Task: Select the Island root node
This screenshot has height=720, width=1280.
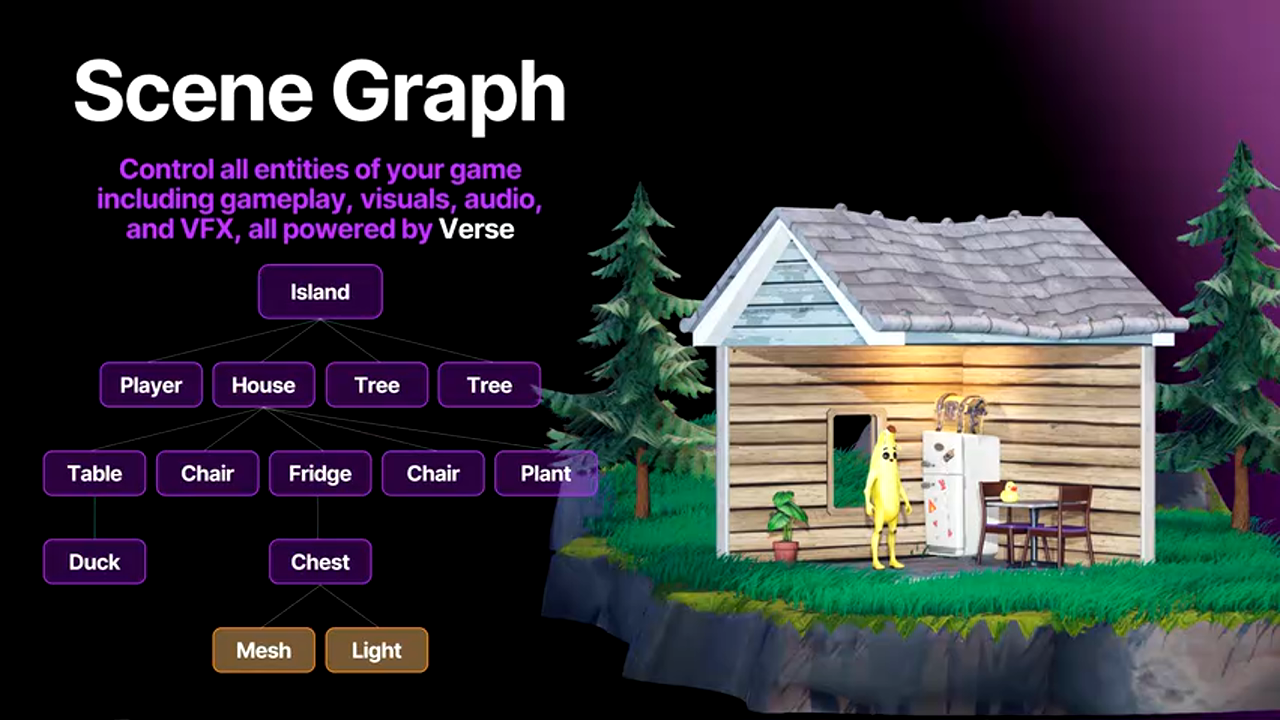Action: (x=320, y=292)
